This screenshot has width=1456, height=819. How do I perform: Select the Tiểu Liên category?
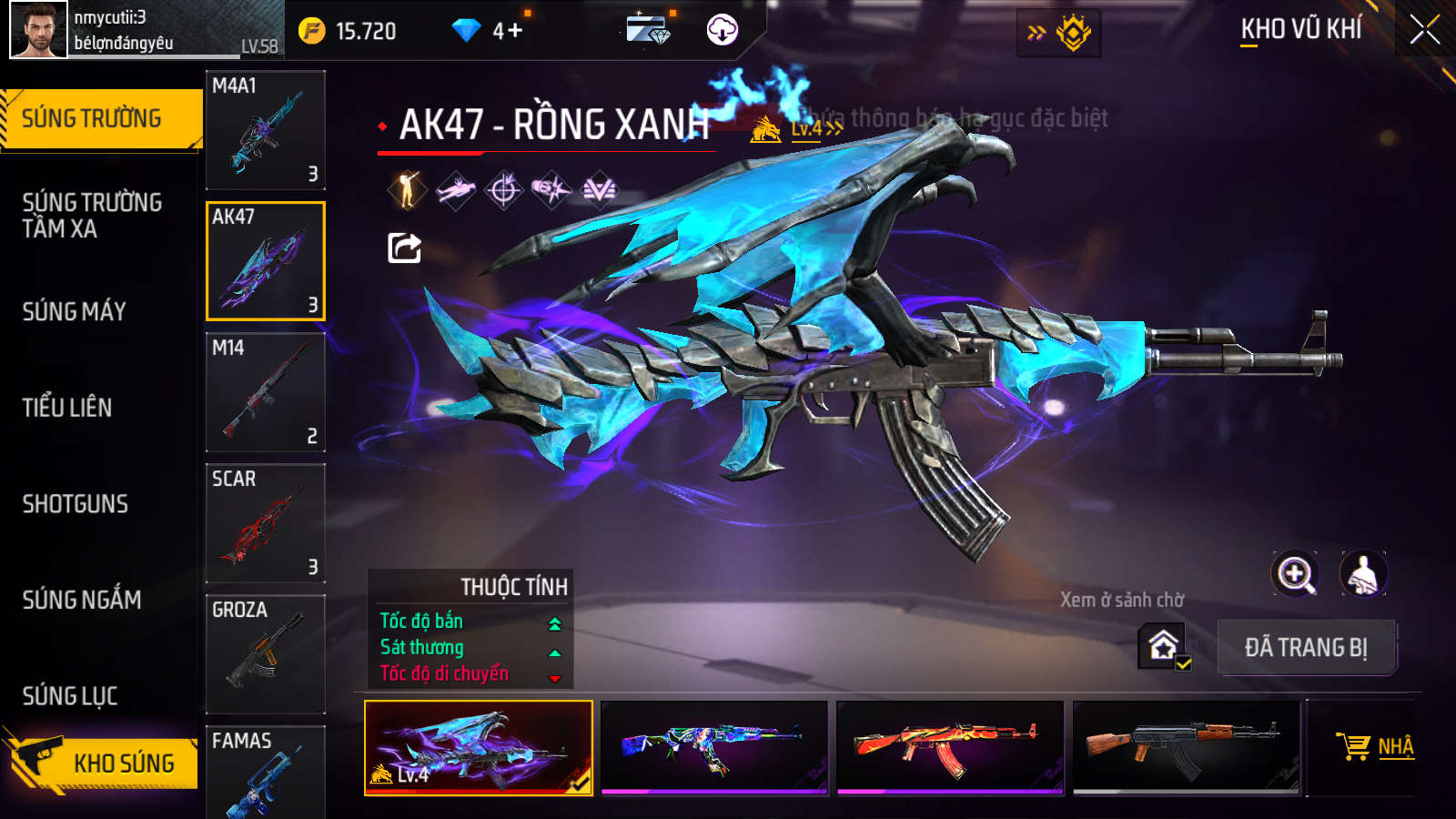(x=67, y=408)
